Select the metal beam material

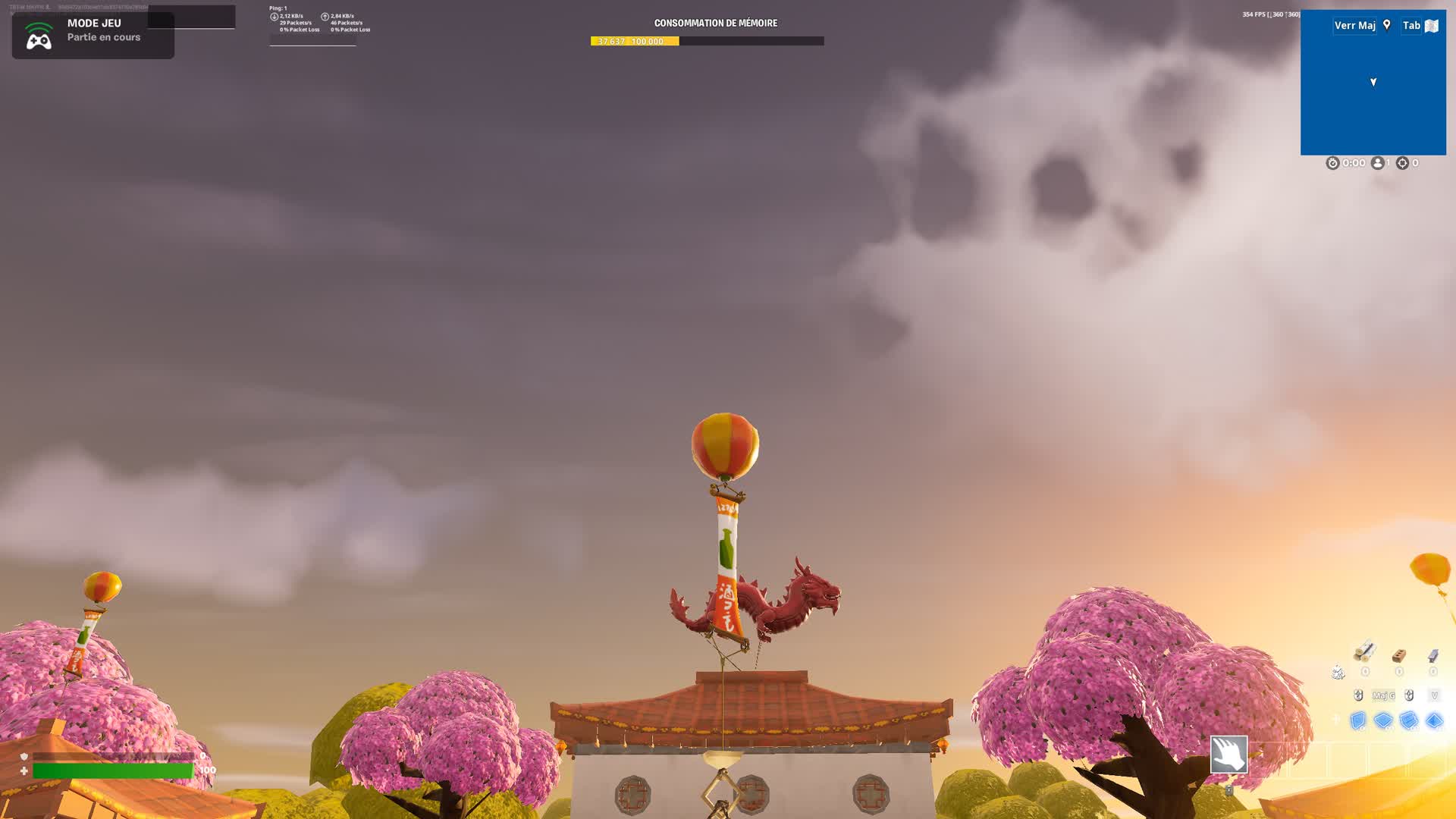(1433, 655)
